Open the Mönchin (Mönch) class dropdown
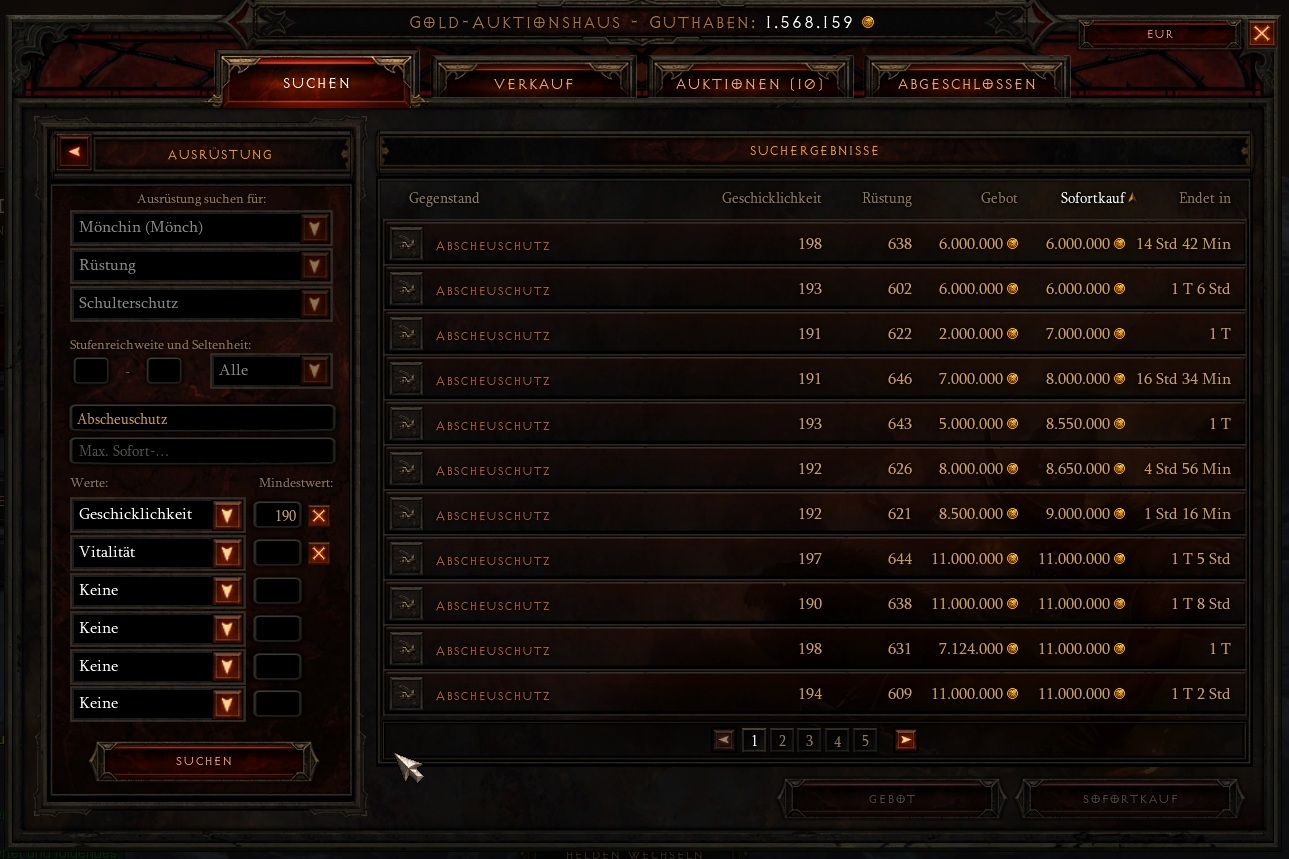This screenshot has width=1289, height=859. pyautogui.click(x=315, y=228)
